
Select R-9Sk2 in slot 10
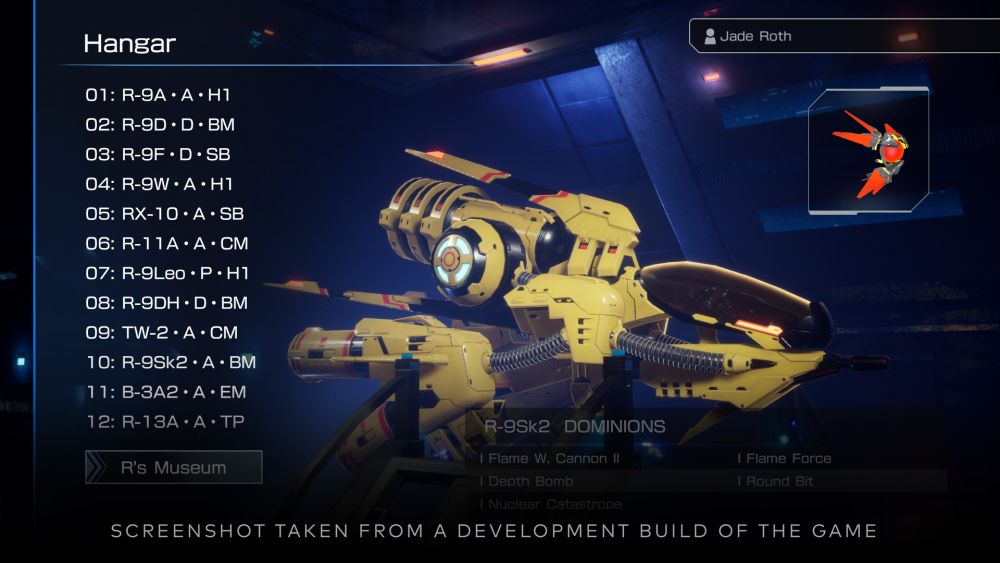click(170, 362)
